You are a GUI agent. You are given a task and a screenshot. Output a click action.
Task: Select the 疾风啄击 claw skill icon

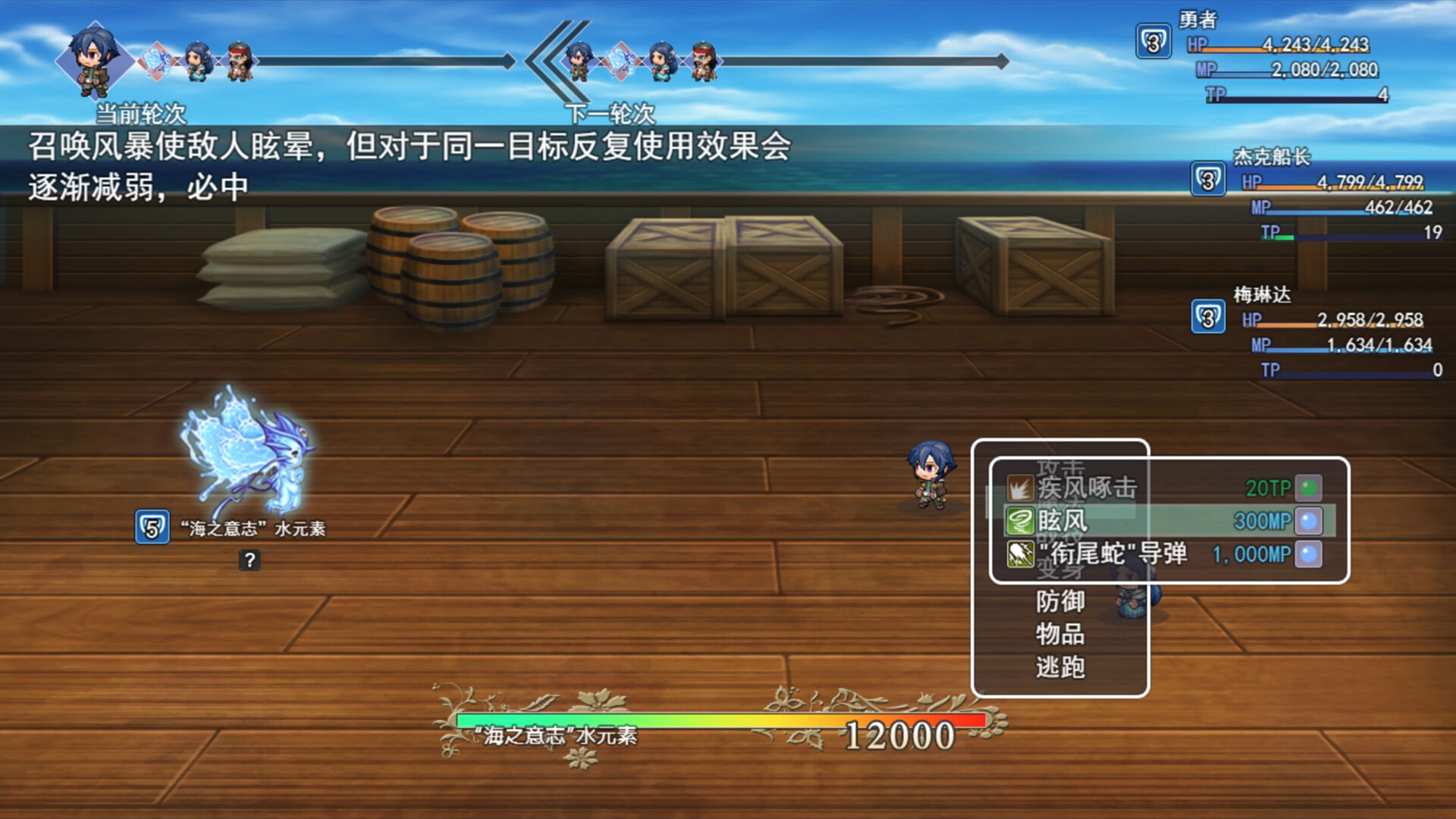[1020, 489]
